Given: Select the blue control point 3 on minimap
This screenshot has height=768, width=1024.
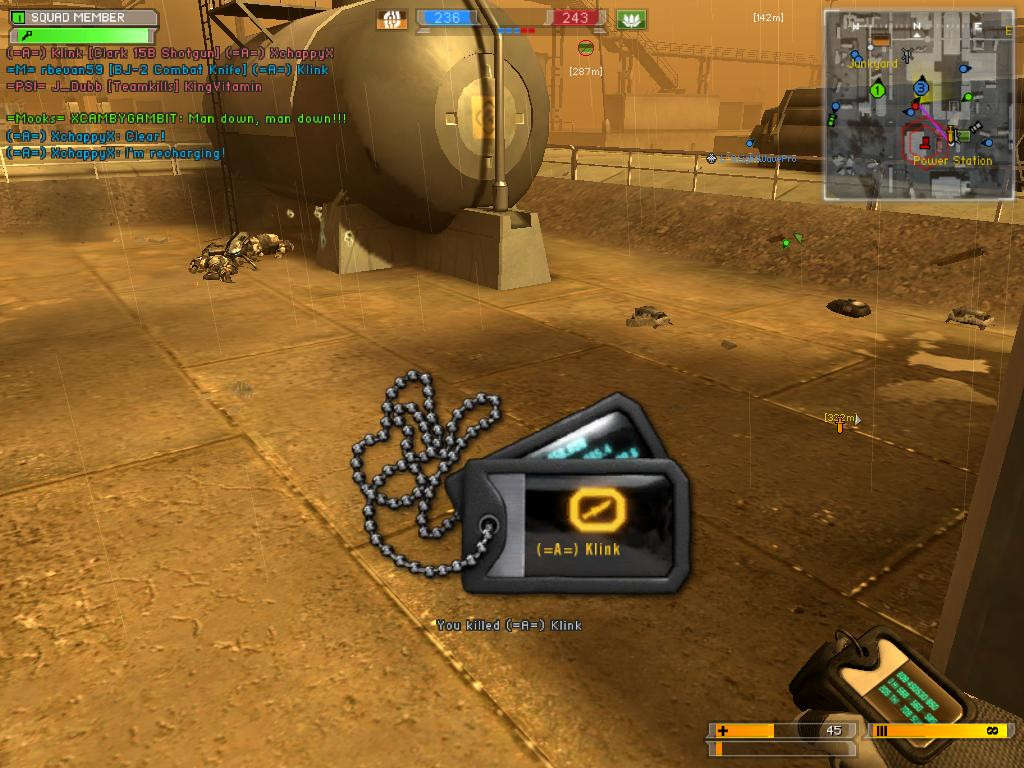Looking at the screenshot, I should 921,88.
